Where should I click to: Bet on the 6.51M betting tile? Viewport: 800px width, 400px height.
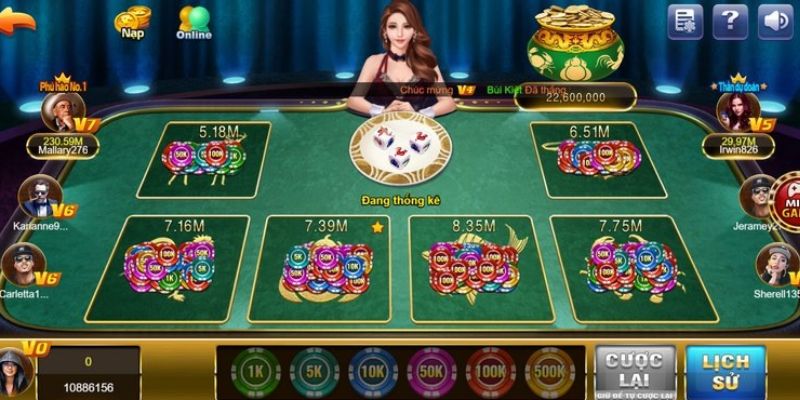(595, 160)
